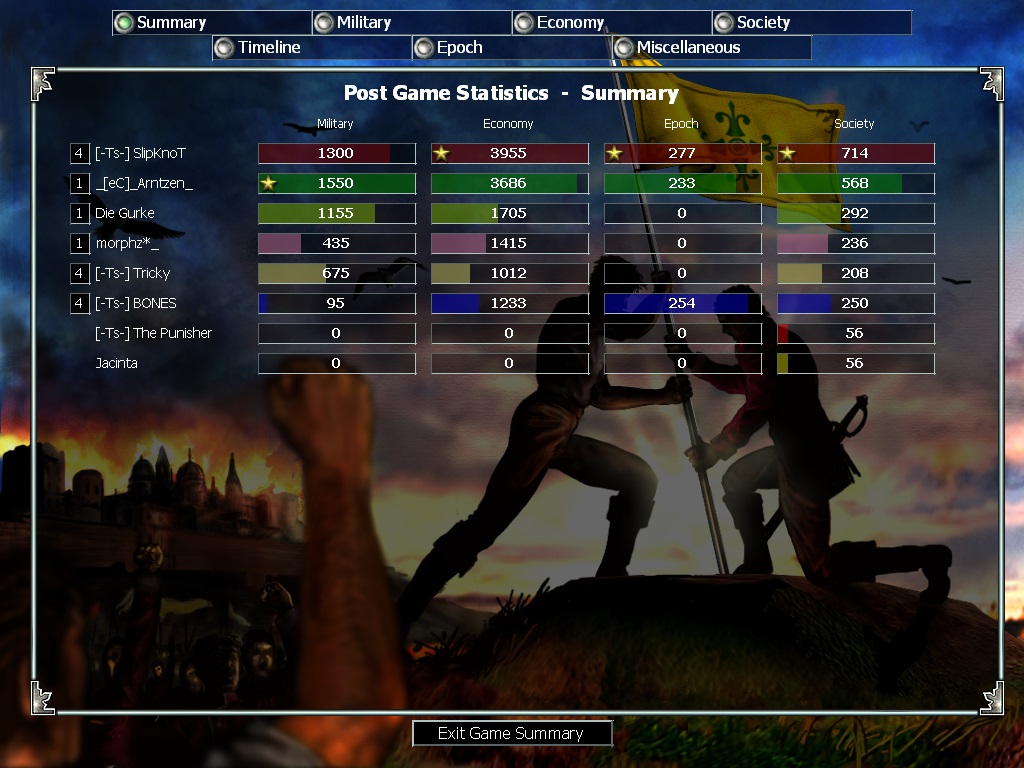
Task: Click [-Ts-] The Punisher in the list
Action: coord(153,334)
